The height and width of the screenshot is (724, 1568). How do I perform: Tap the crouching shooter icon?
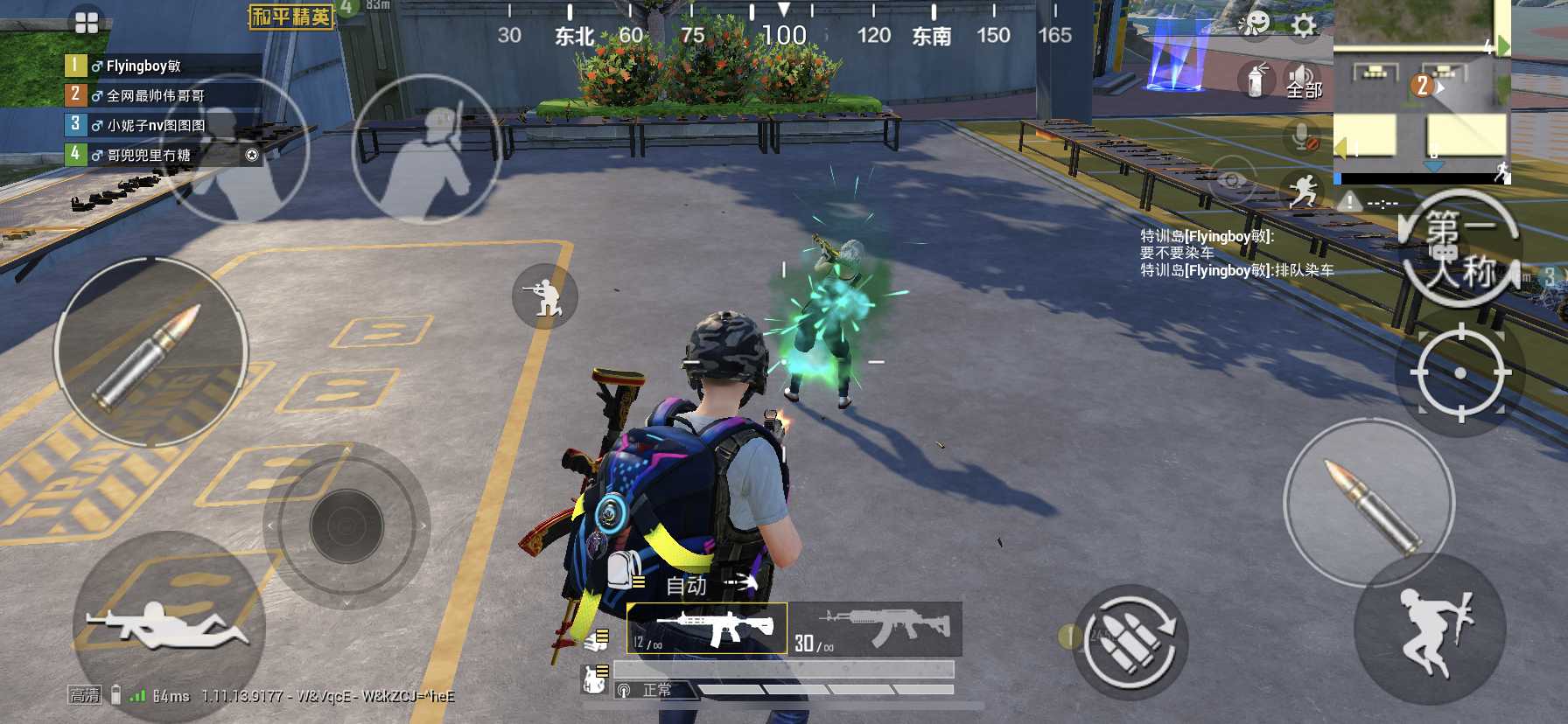click(x=544, y=296)
